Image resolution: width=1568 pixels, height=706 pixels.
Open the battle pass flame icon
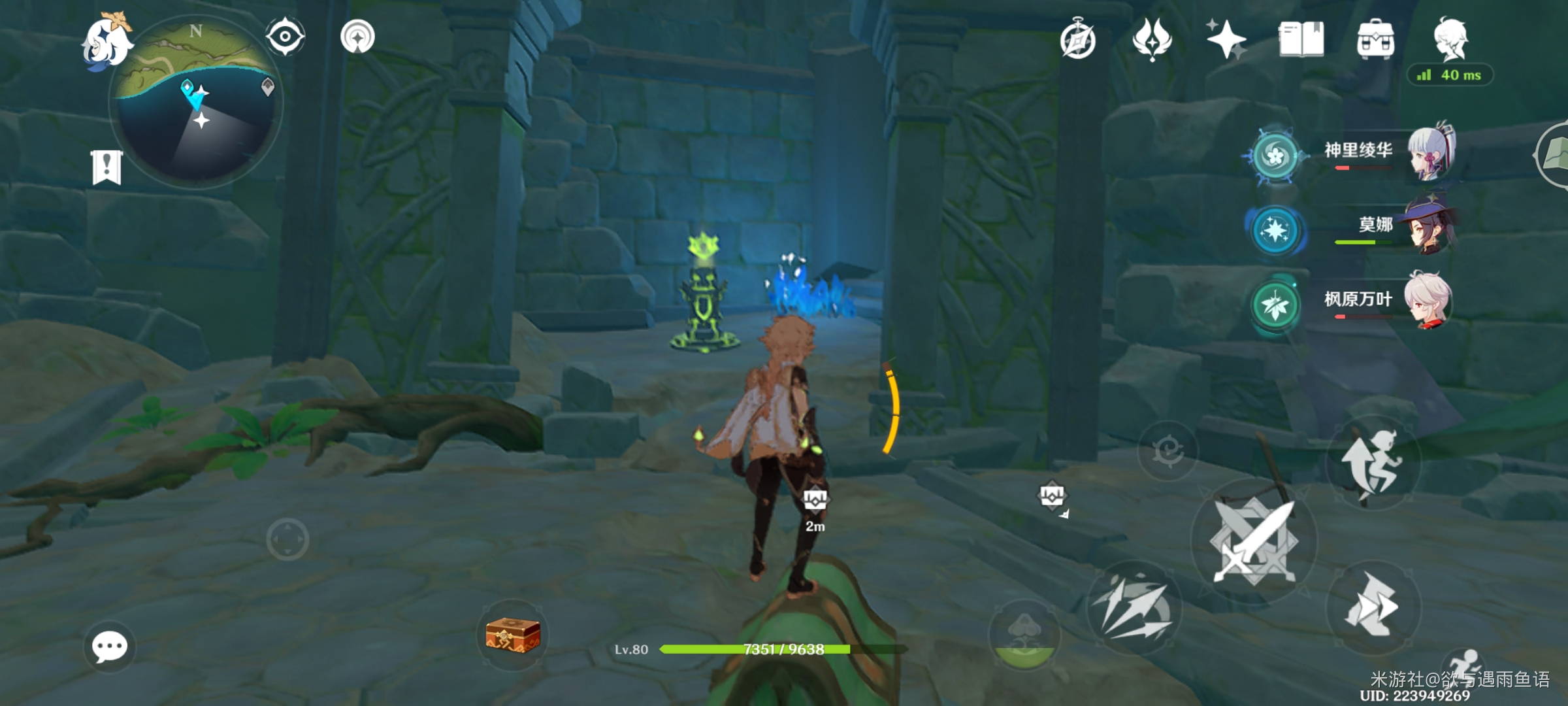pyautogui.click(x=1152, y=39)
